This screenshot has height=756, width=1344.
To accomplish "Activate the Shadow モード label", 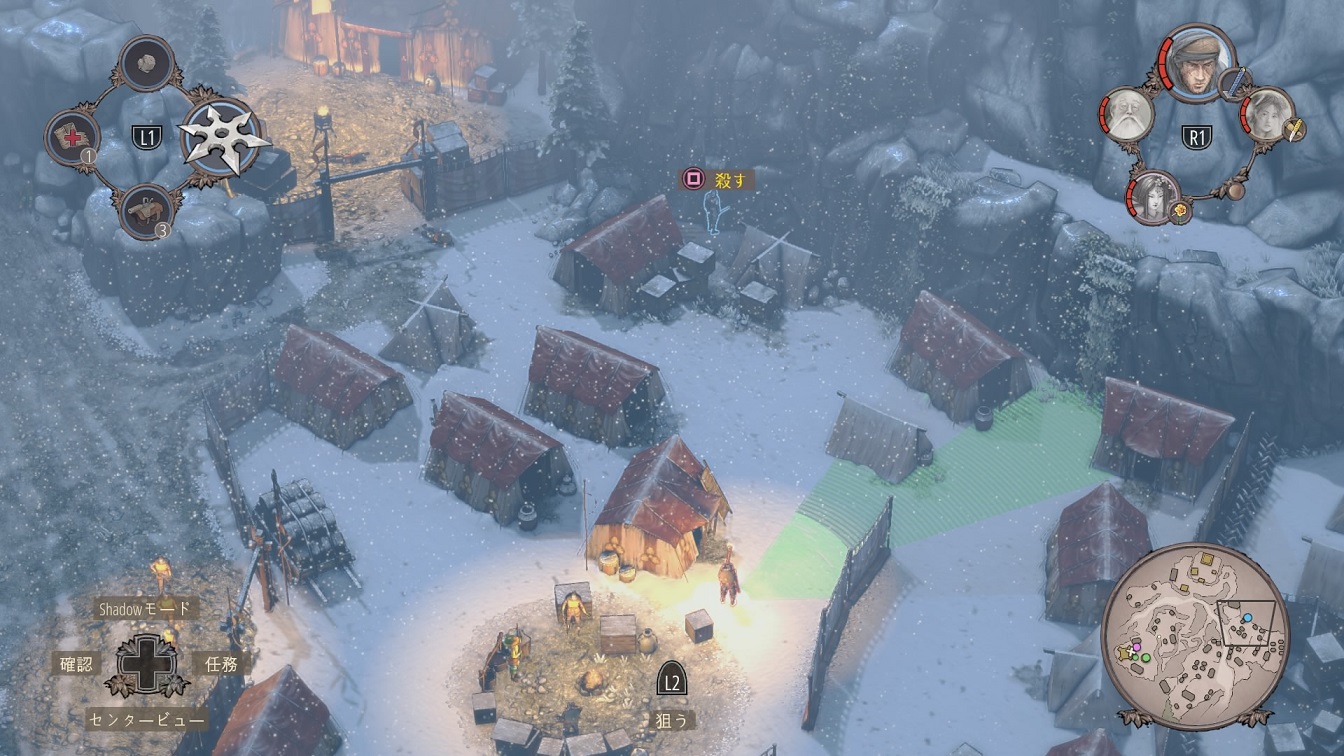I will (145, 608).
